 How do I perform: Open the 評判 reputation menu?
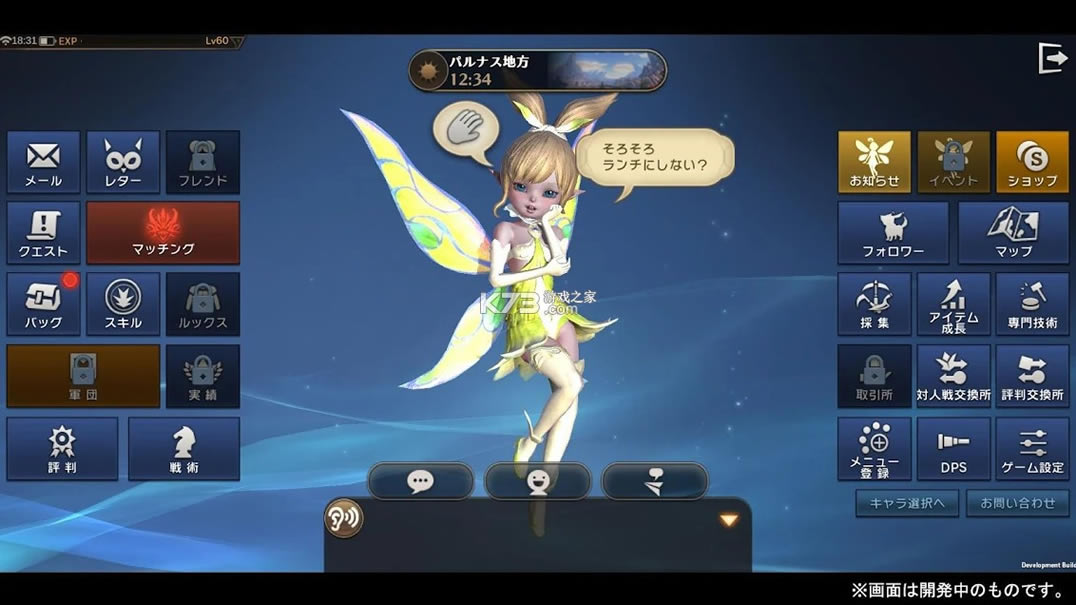62,448
